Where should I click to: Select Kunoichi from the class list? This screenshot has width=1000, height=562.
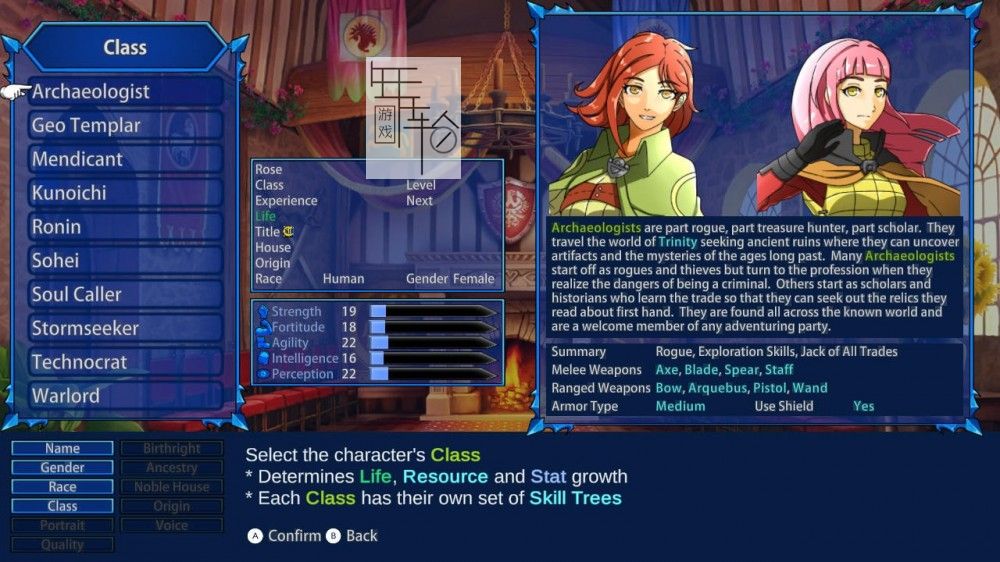pyautogui.click(x=125, y=193)
